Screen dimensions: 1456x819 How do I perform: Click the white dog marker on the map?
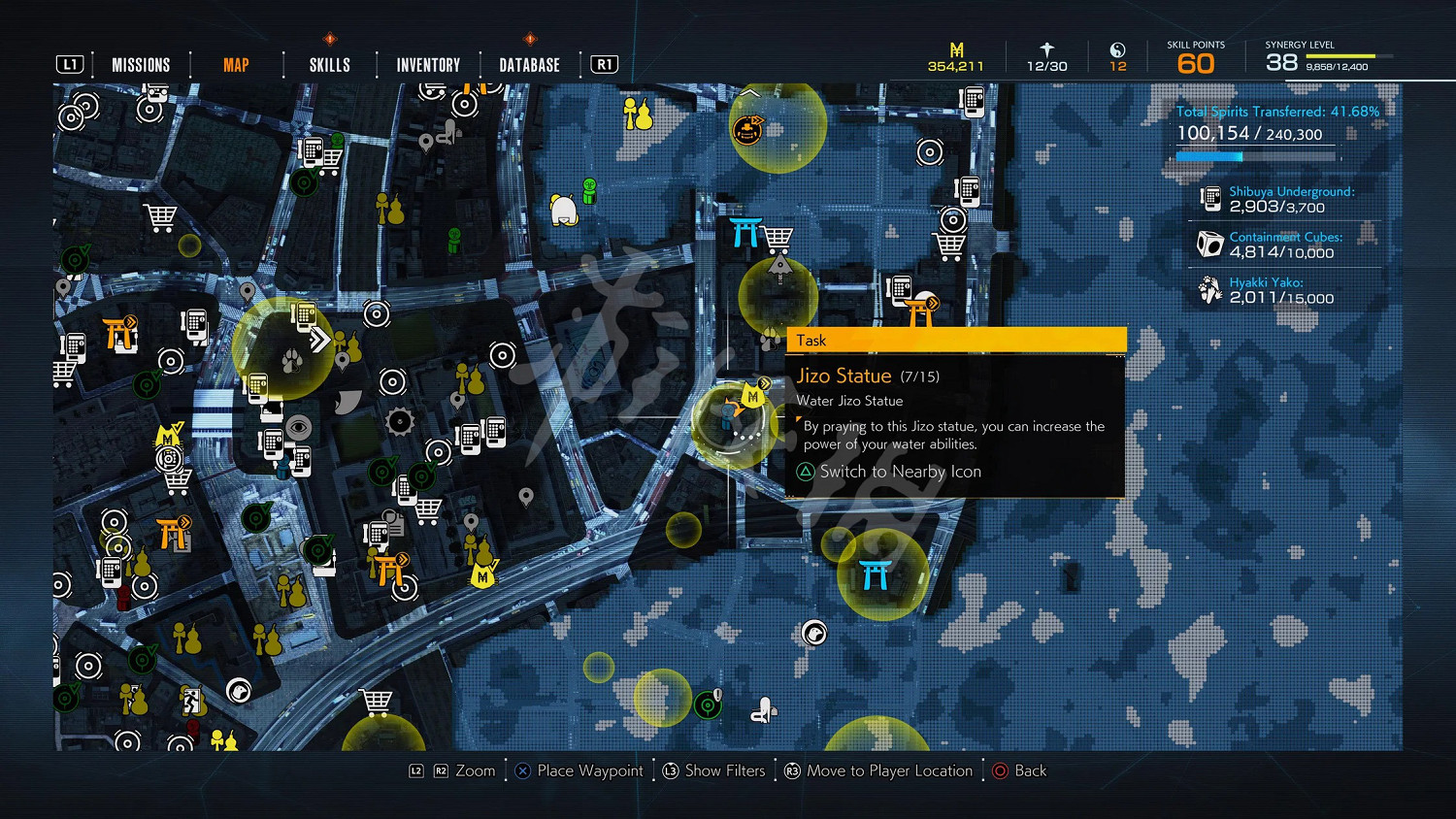tap(563, 210)
